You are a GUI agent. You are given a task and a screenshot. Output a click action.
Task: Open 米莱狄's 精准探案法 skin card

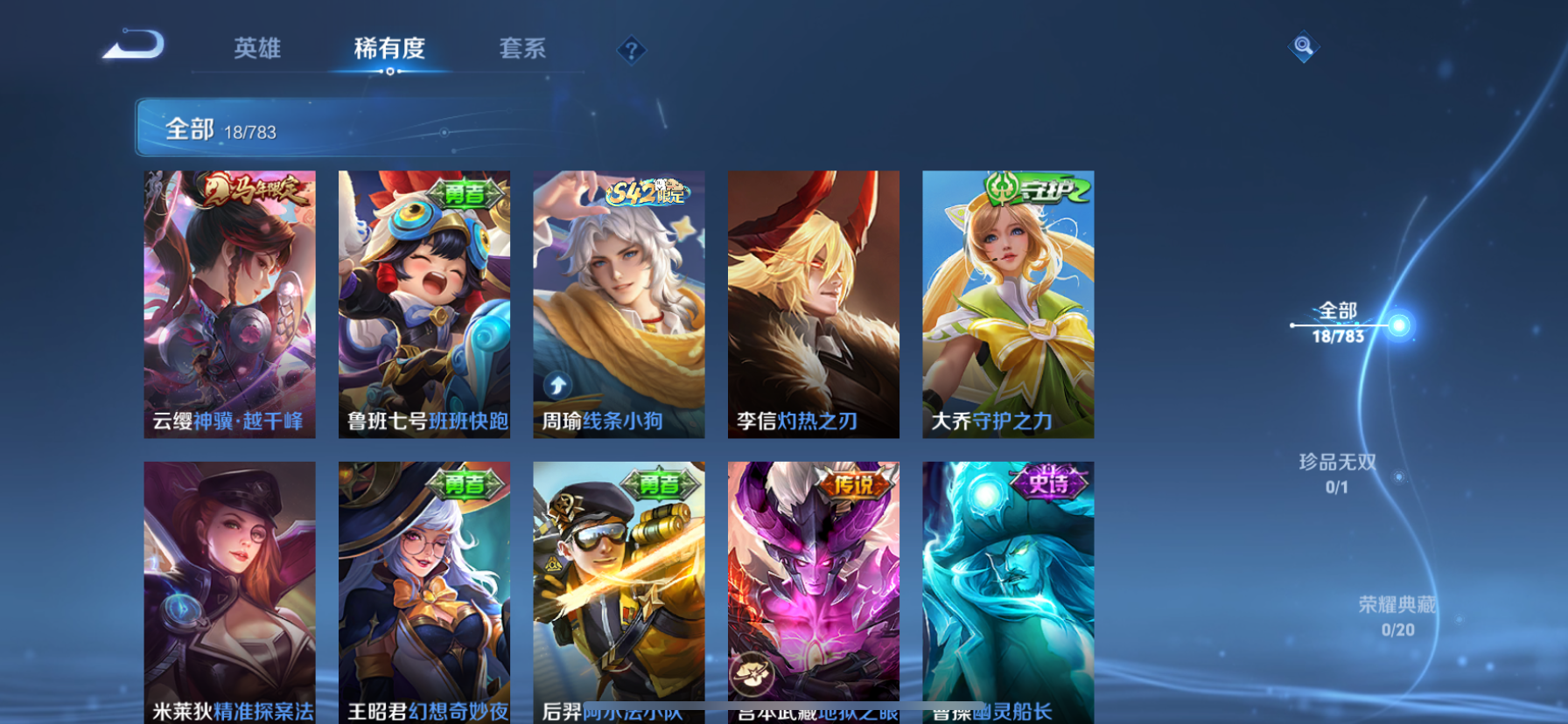pyautogui.click(x=230, y=595)
